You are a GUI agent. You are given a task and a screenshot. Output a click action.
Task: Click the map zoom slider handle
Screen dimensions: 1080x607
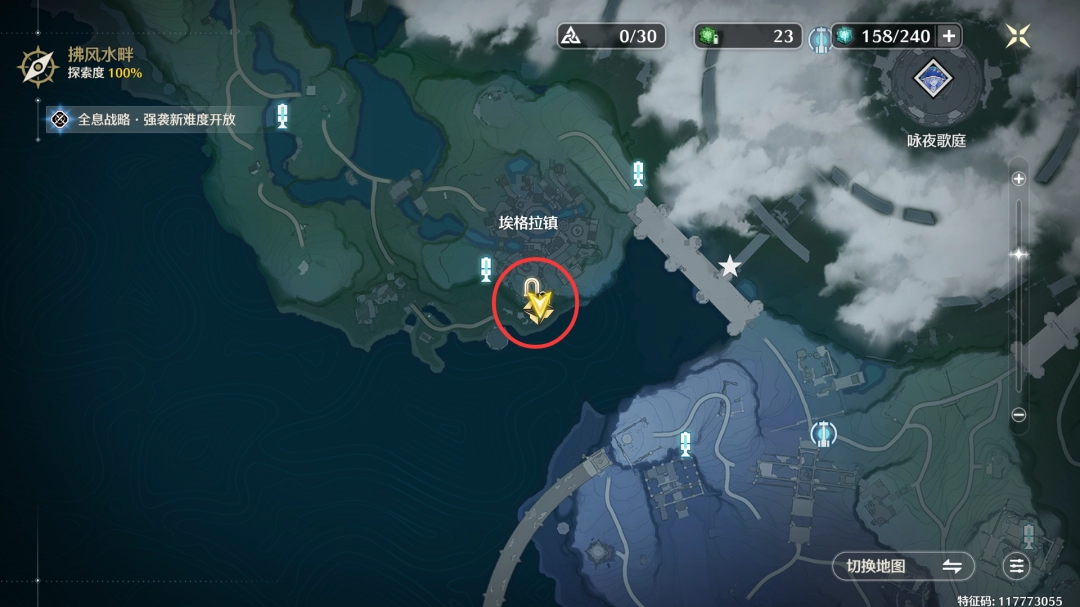[1018, 254]
